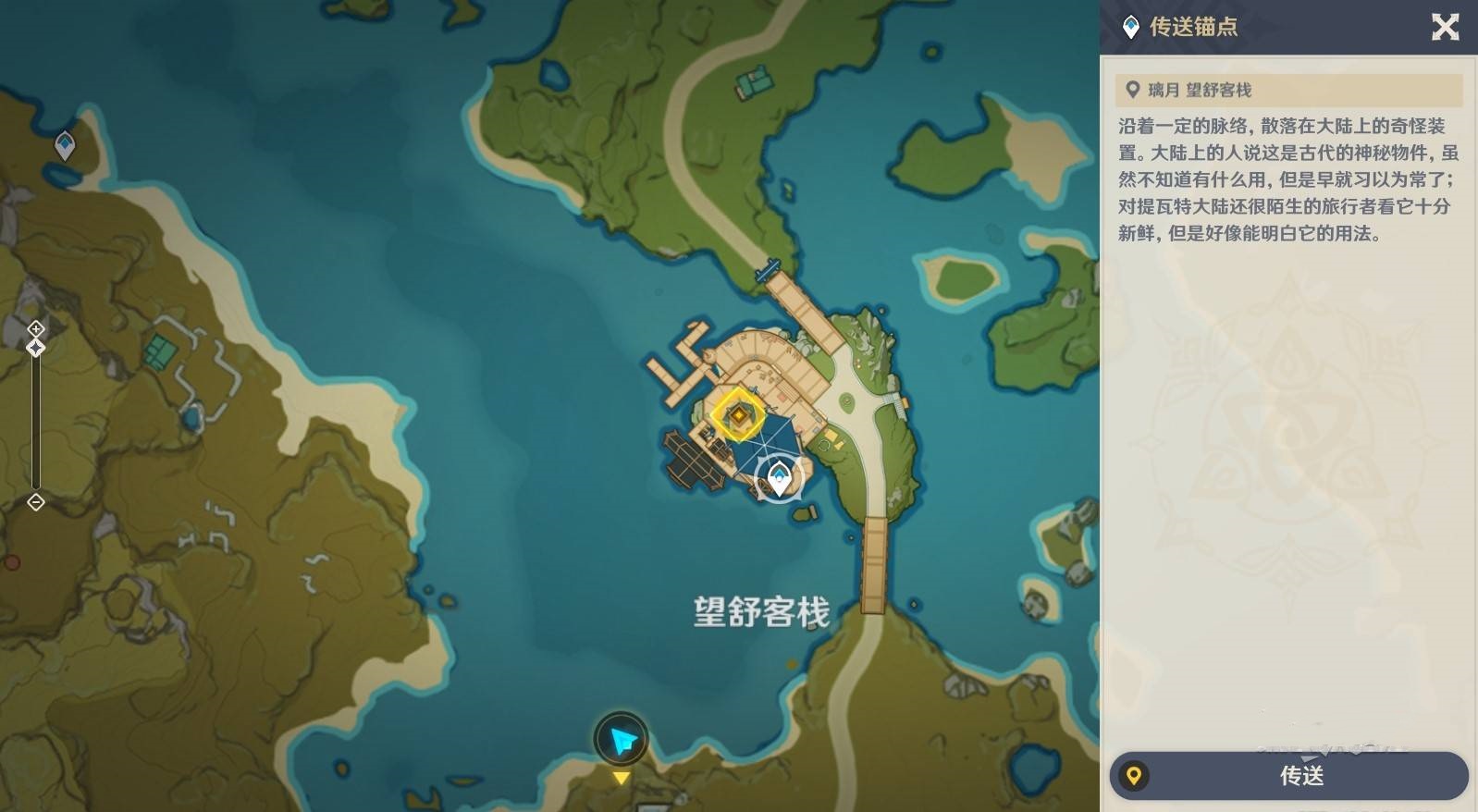Zoom in using the plus control above the slider
This screenshot has height=812, width=1478.
[x=35, y=328]
